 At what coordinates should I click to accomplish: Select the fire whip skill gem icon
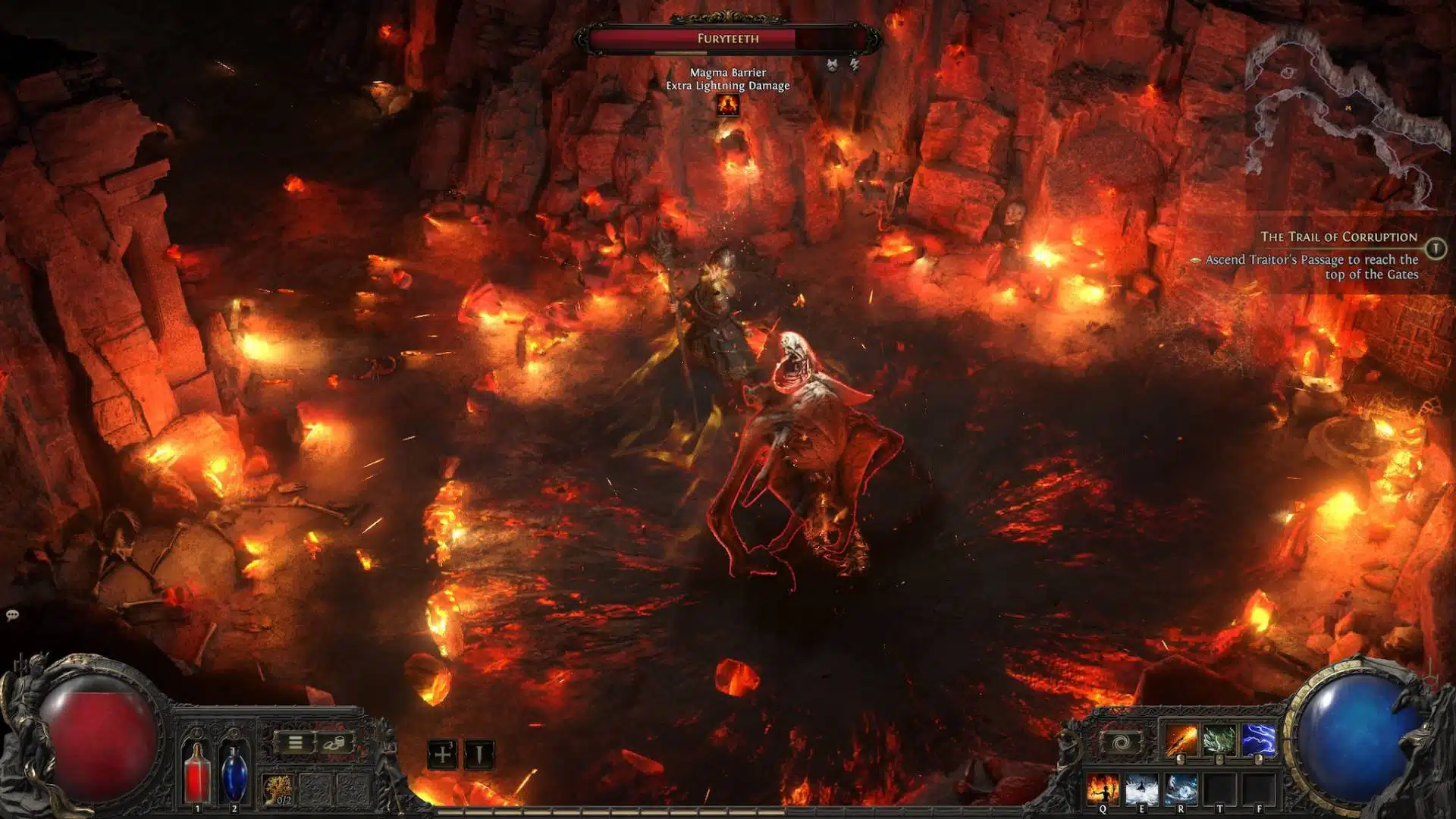pos(1181,739)
